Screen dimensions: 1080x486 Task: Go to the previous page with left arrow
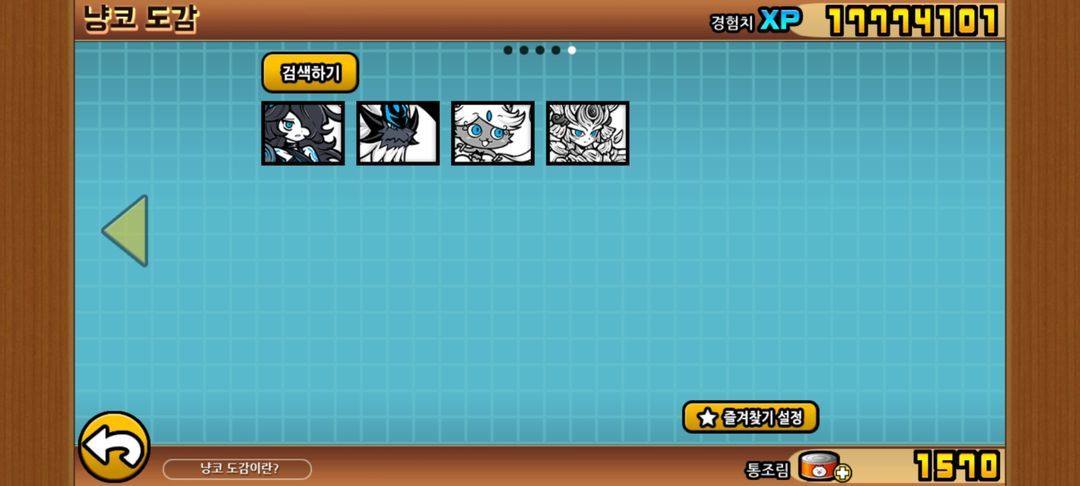[x=126, y=231]
